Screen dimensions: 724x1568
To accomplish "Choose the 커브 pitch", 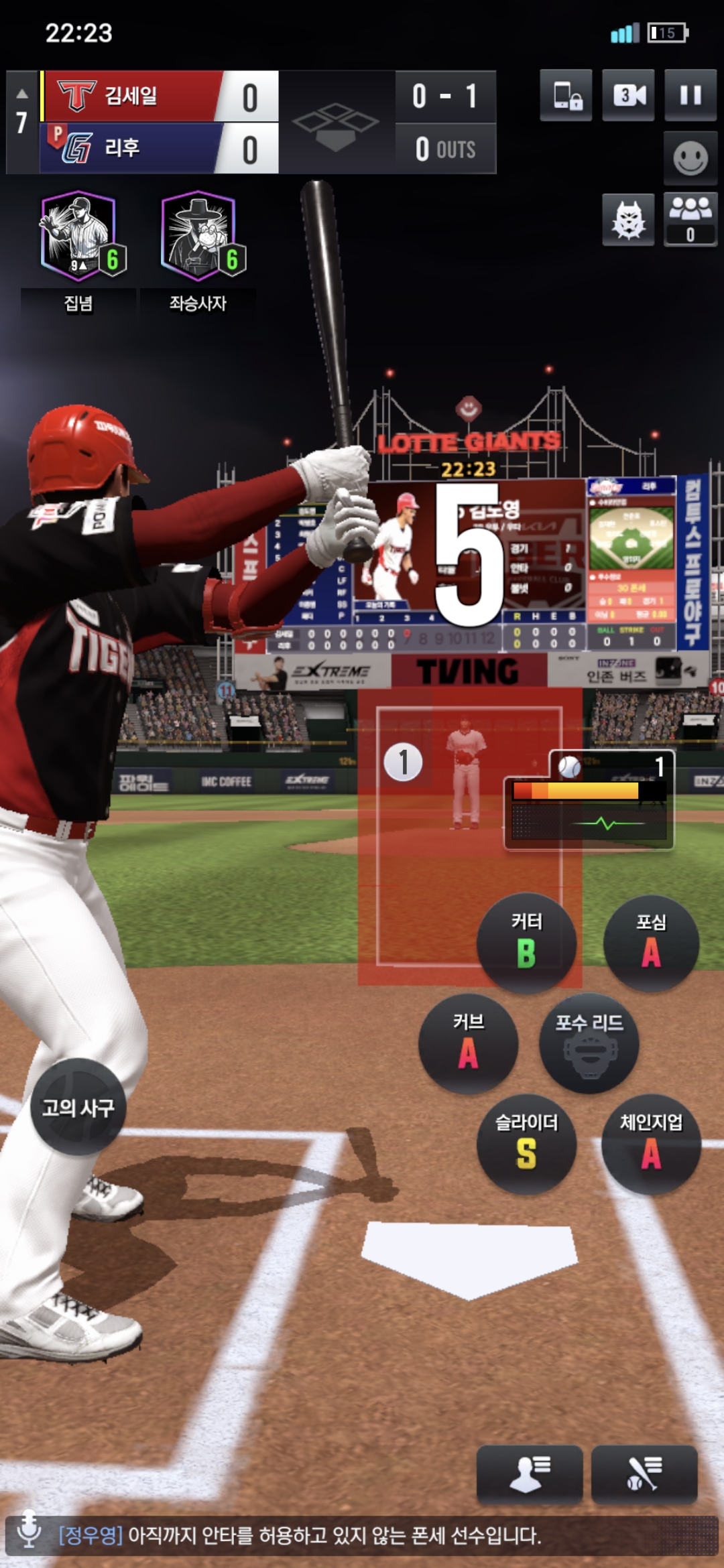I will [x=469, y=1043].
